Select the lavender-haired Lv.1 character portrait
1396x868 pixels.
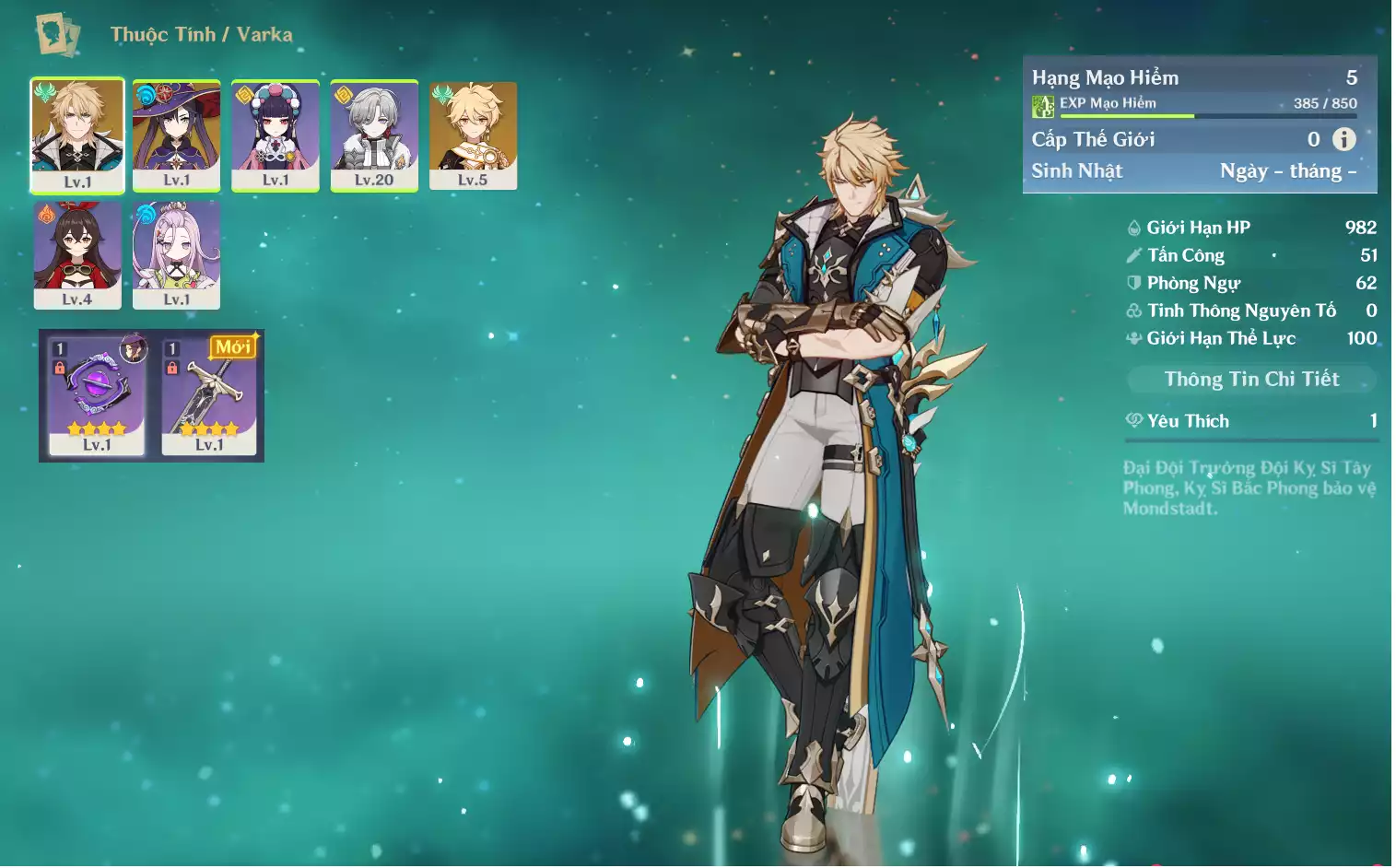(176, 254)
